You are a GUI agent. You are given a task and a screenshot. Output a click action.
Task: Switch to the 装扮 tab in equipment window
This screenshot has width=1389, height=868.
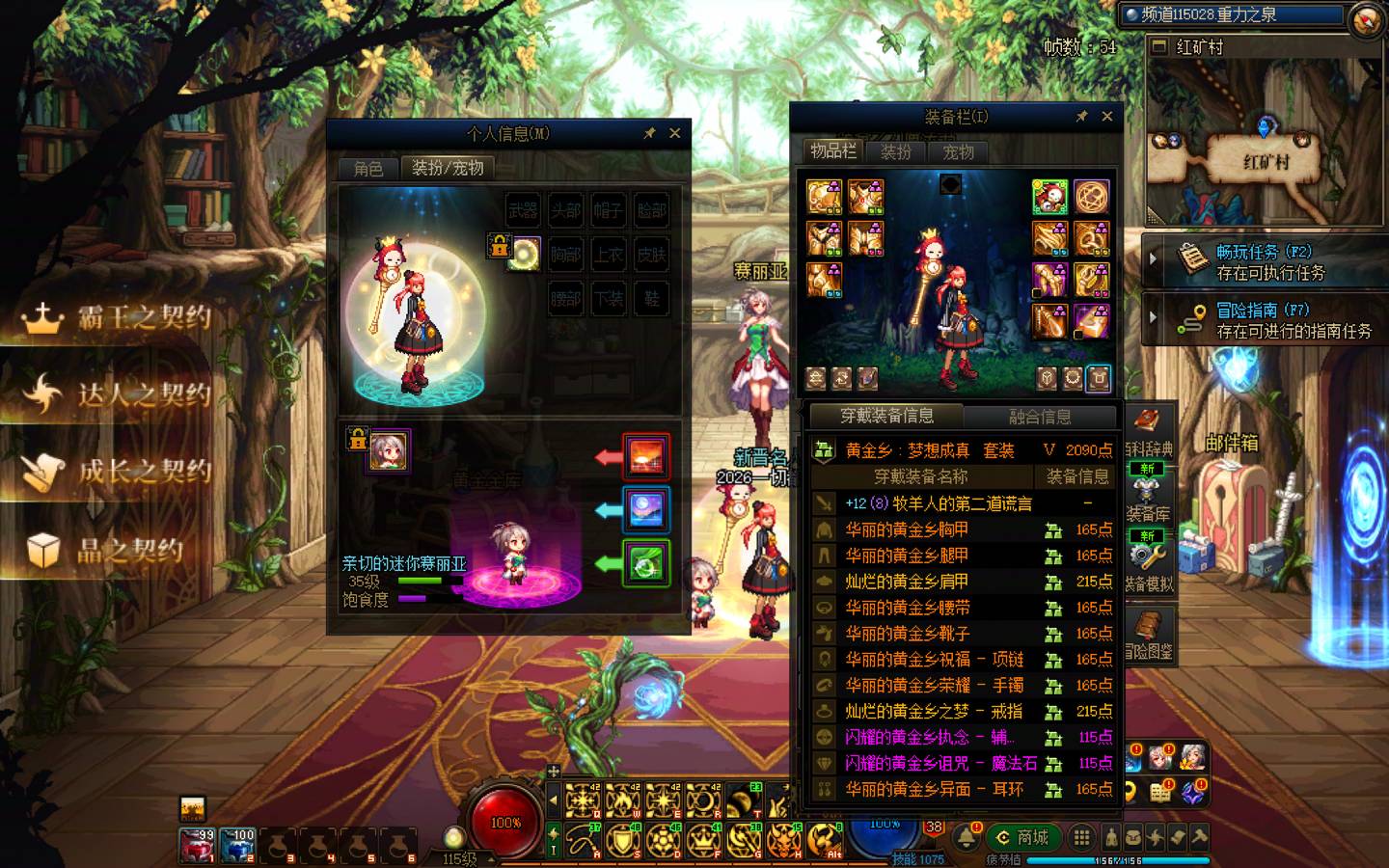click(896, 151)
